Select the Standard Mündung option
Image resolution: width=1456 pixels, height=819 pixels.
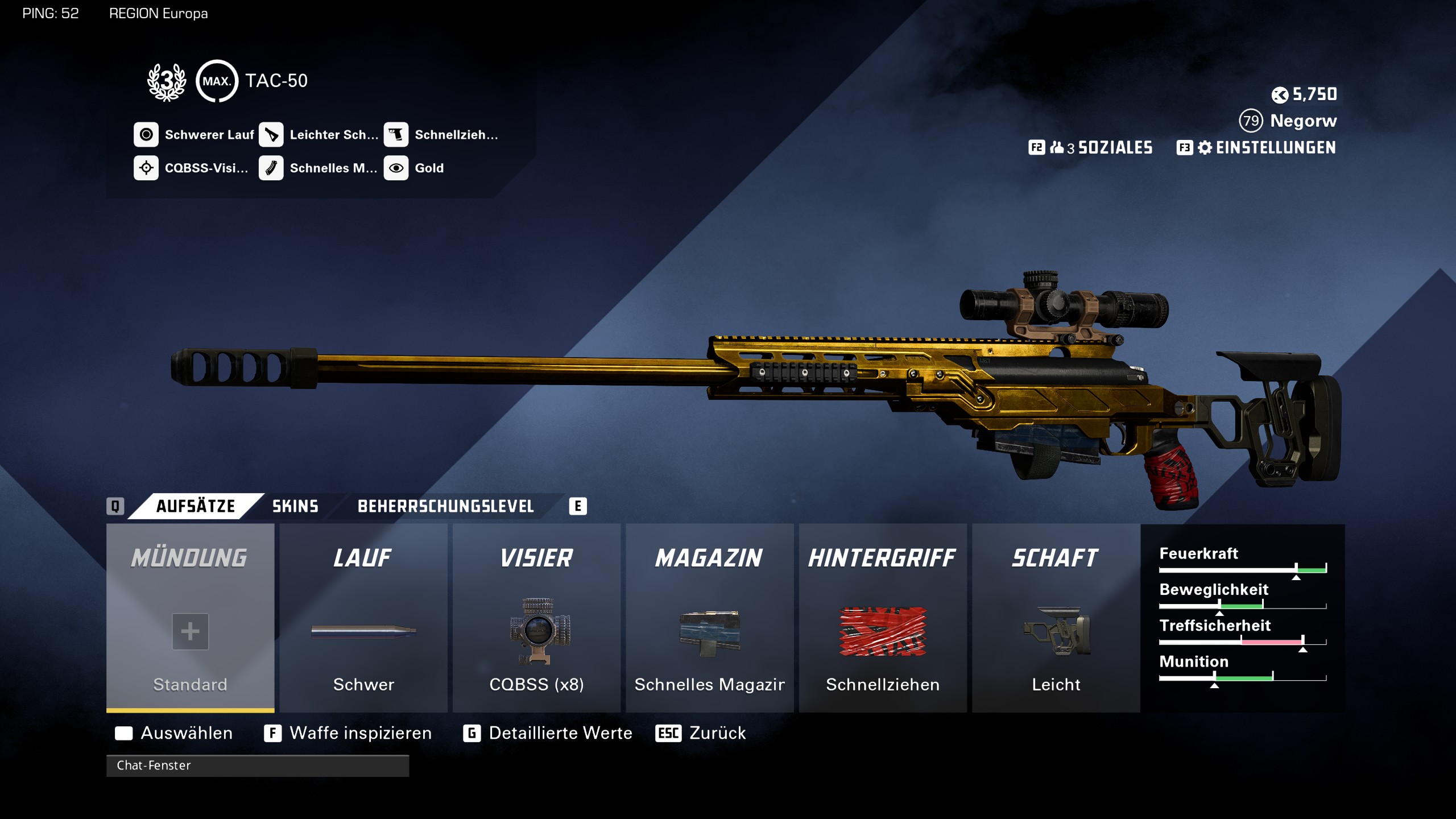coord(191,631)
